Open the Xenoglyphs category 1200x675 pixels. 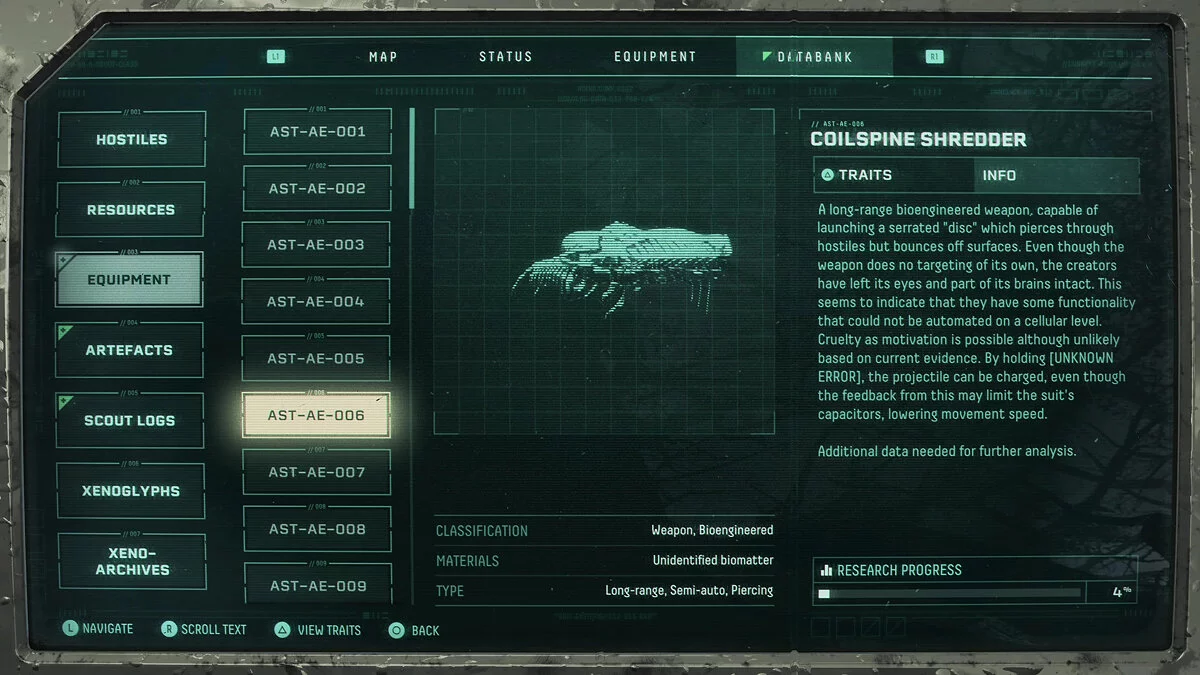coord(131,491)
